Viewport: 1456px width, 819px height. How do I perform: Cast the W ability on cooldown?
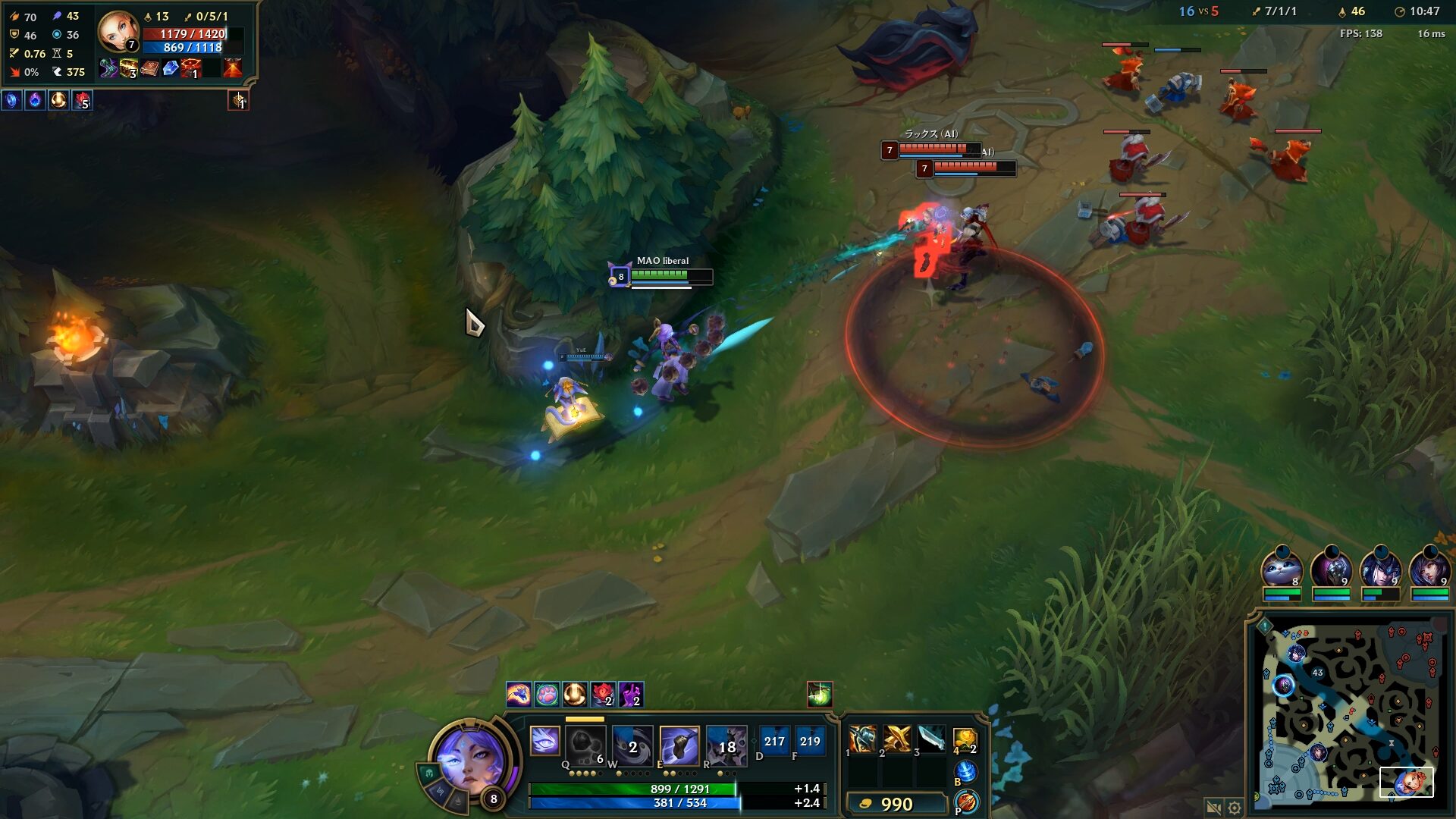tap(632, 745)
